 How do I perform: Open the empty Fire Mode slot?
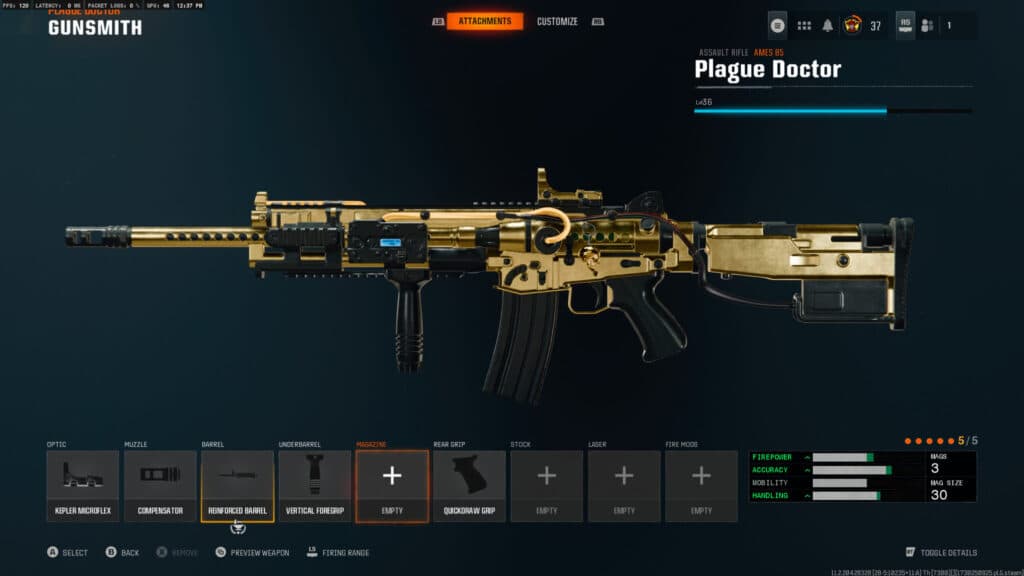(x=701, y=485)
